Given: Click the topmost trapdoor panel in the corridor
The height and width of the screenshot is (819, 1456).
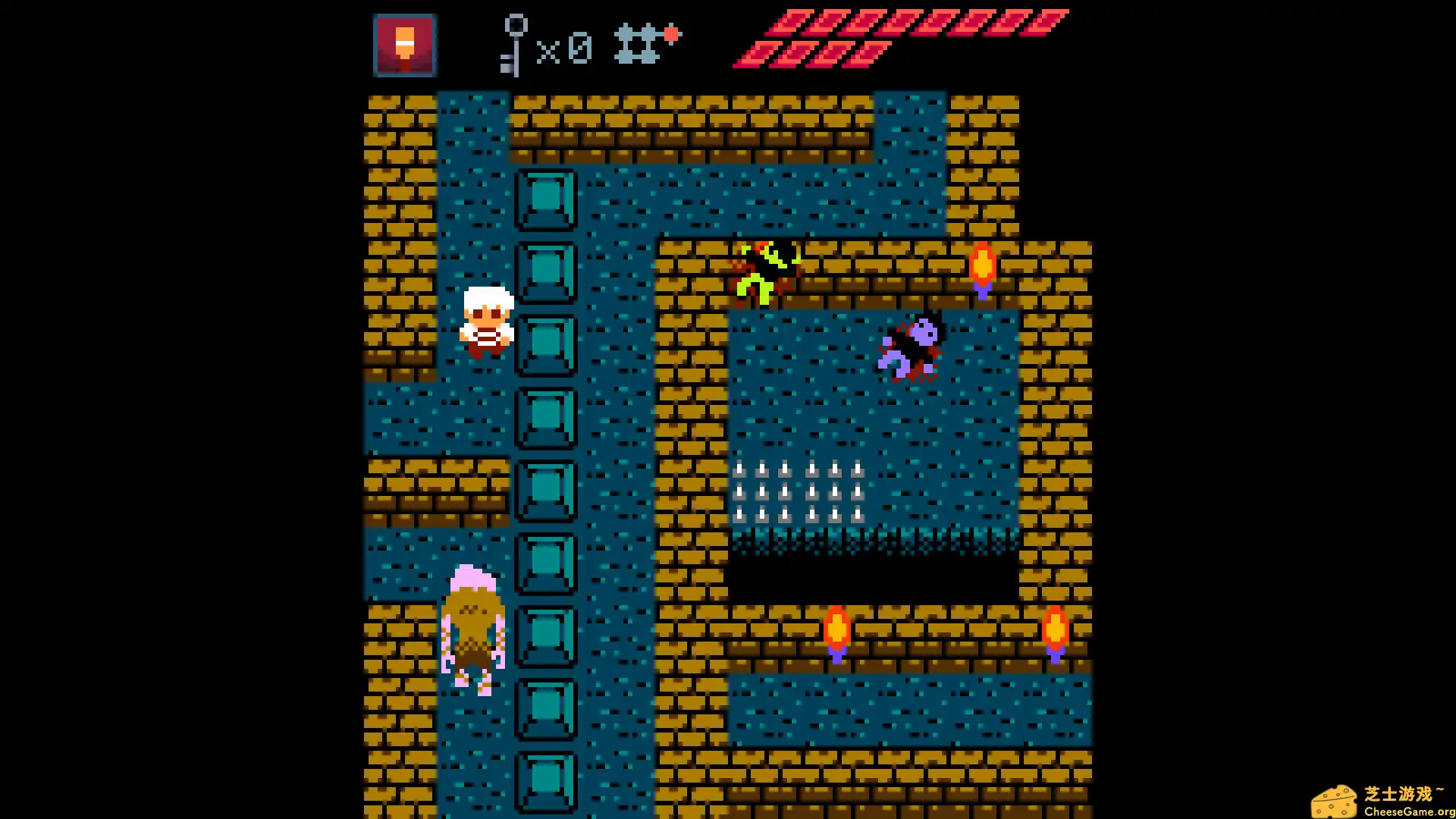Looking at the screenshot, I should pyautogui.click(x=546, y=201).
